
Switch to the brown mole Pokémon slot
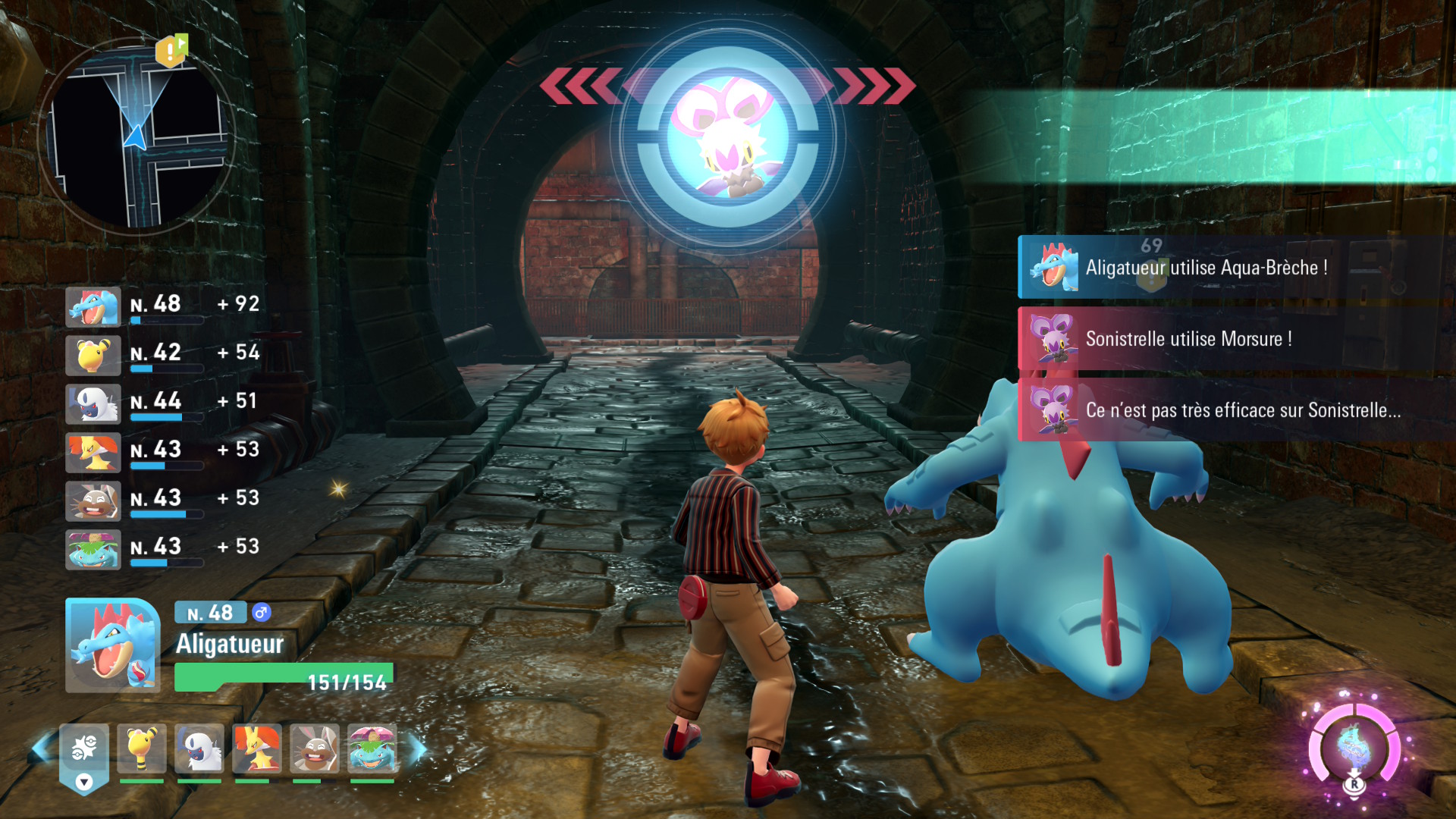pyautogui.click(x=315, y=748)
